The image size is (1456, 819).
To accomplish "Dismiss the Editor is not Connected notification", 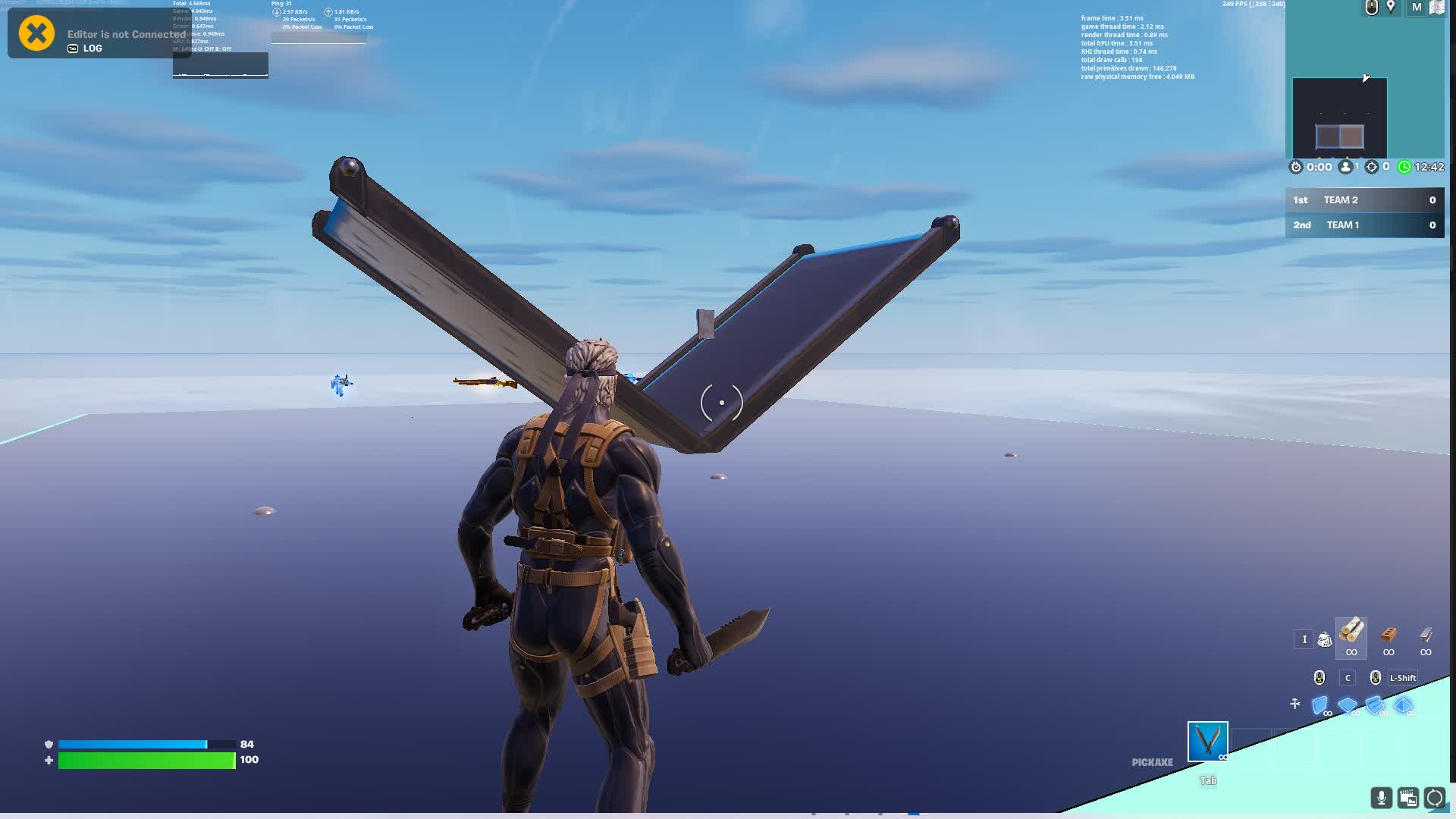I will [35, 33].
